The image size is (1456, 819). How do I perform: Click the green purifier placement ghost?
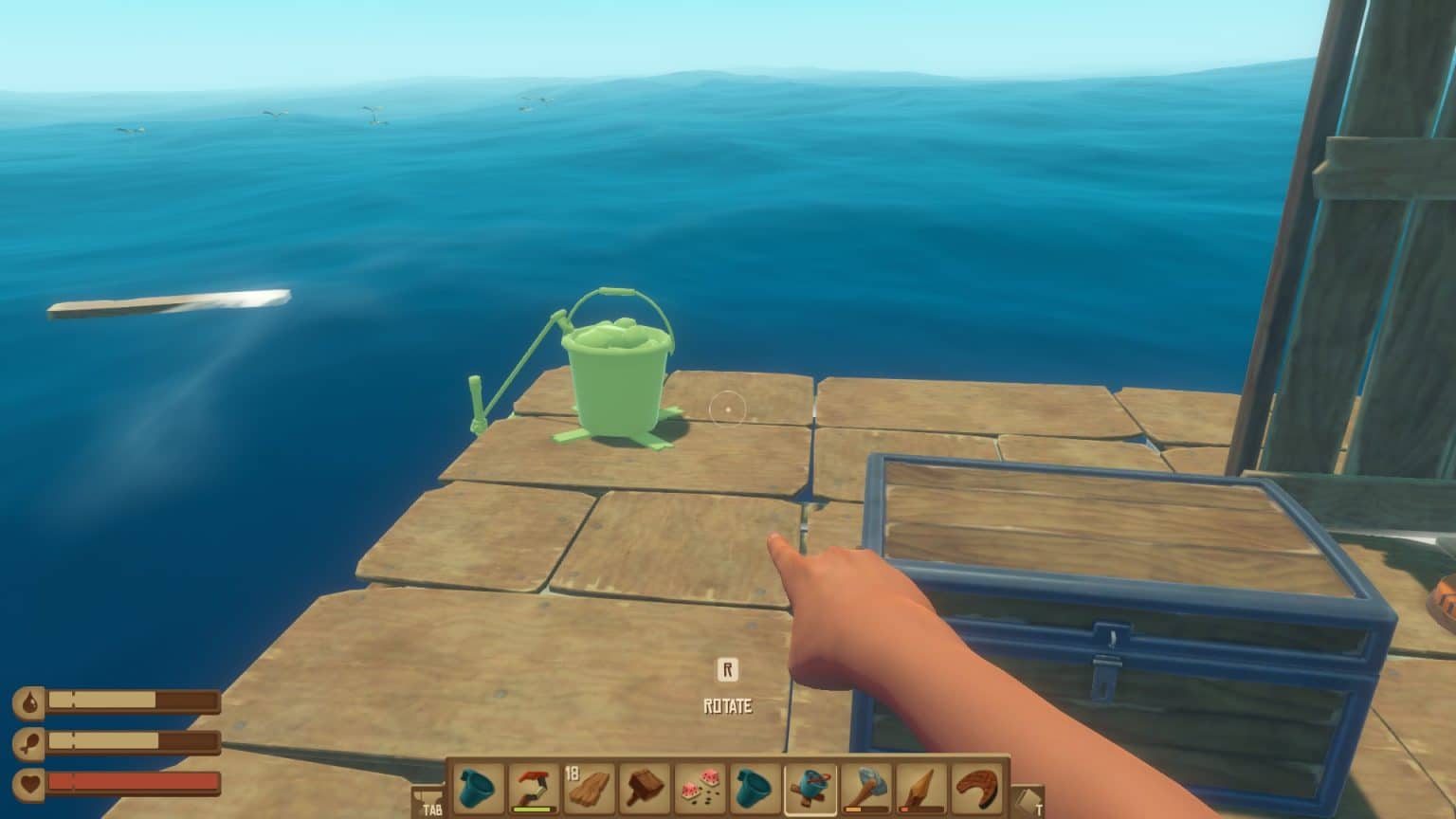pos(616,374)
